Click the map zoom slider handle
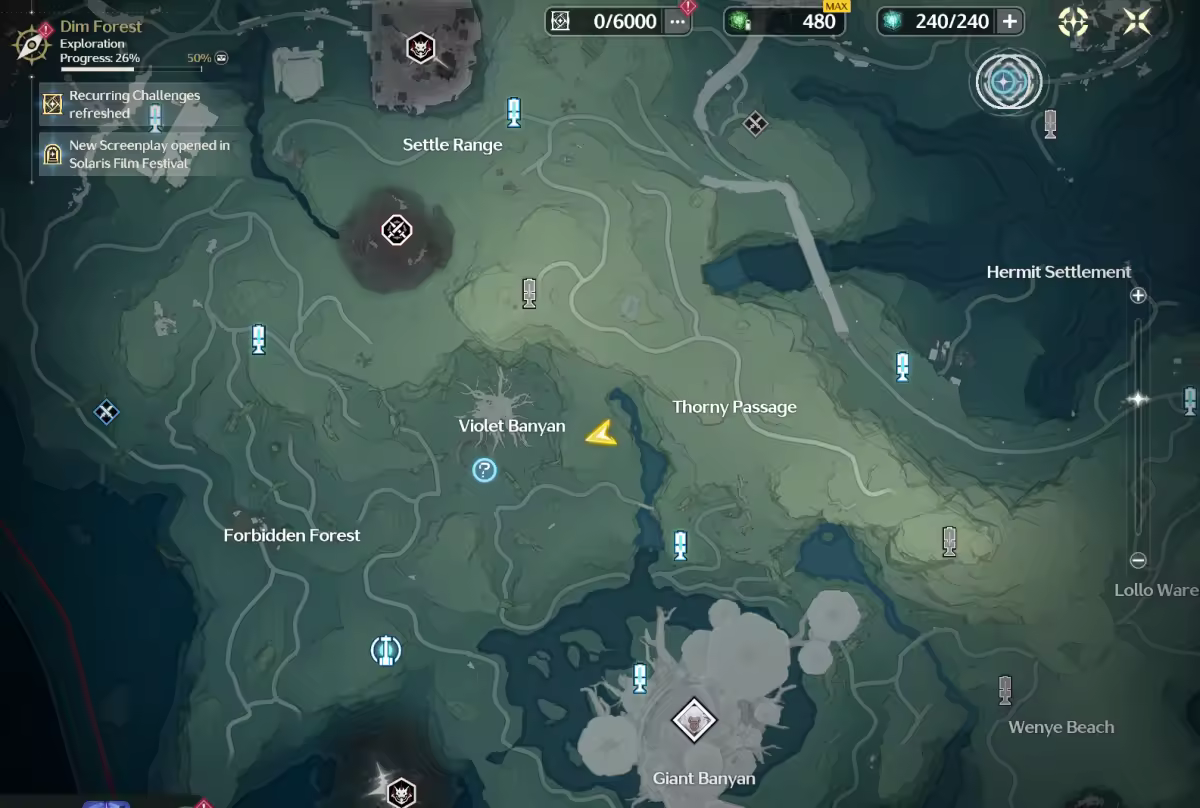The image size is (1200, 808). tap(1137, 399)
